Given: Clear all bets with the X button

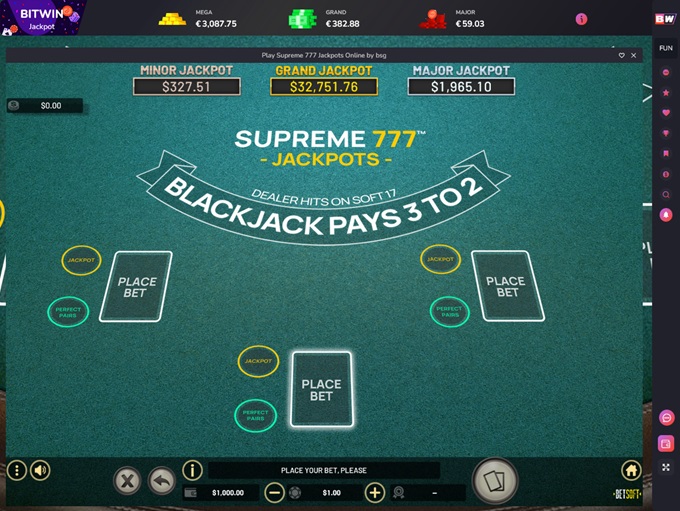Looking at the screenshot, I should (128, 481).
